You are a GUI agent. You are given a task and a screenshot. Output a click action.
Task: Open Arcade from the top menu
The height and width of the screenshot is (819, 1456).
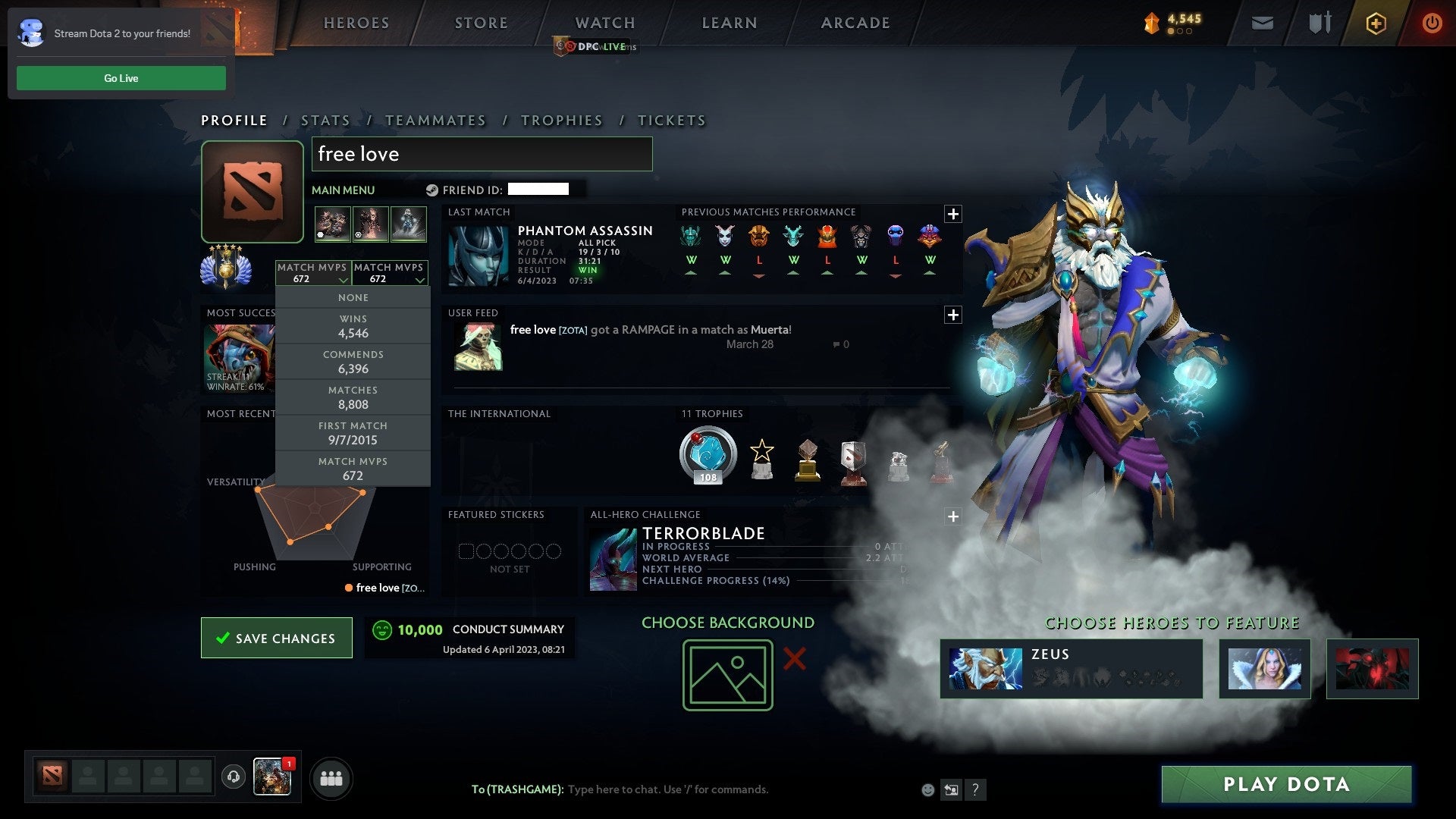[854, 23]
